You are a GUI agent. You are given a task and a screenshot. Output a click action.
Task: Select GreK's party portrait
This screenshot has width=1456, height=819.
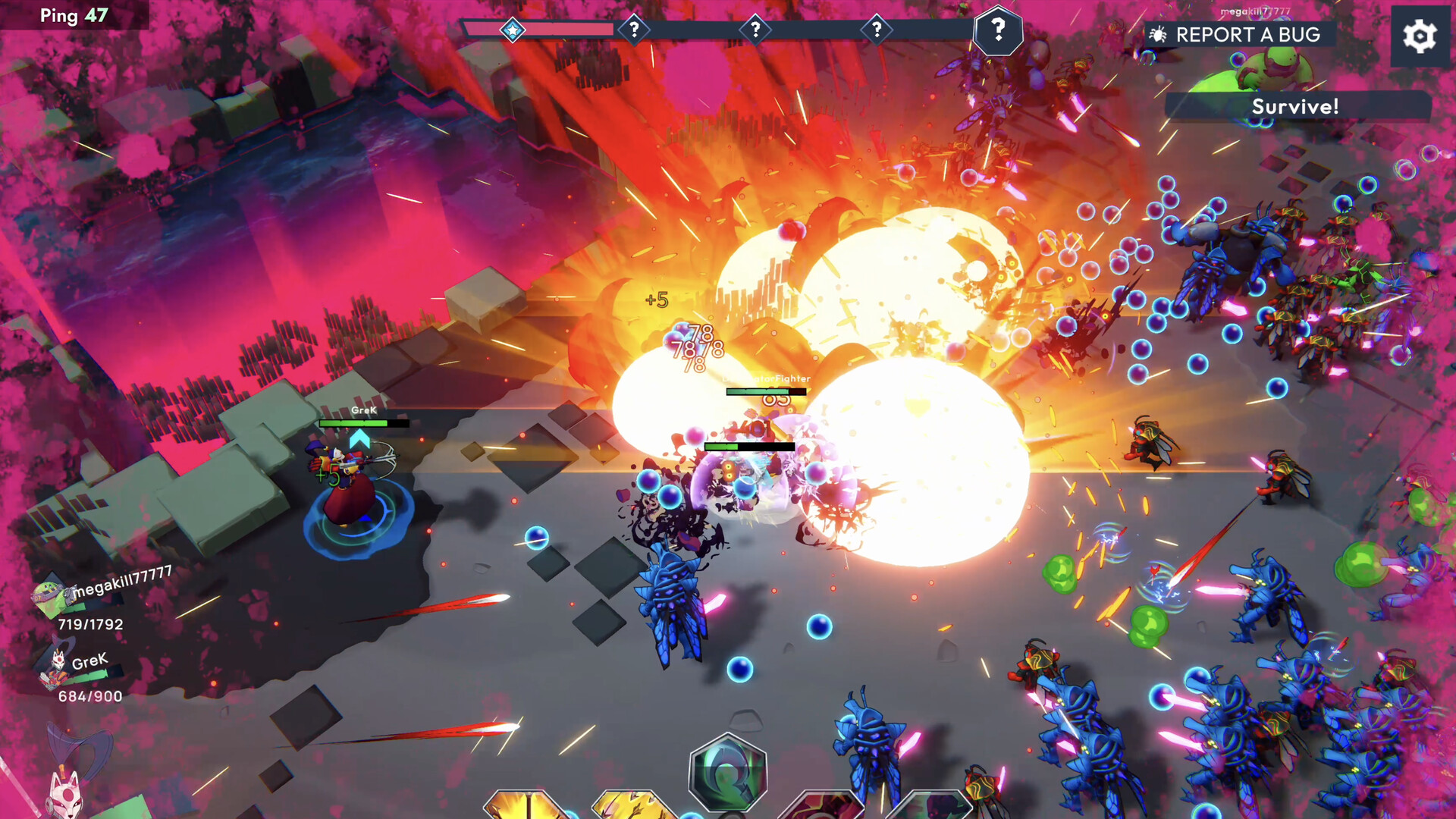pyautogui.click(x=56, y=667)
